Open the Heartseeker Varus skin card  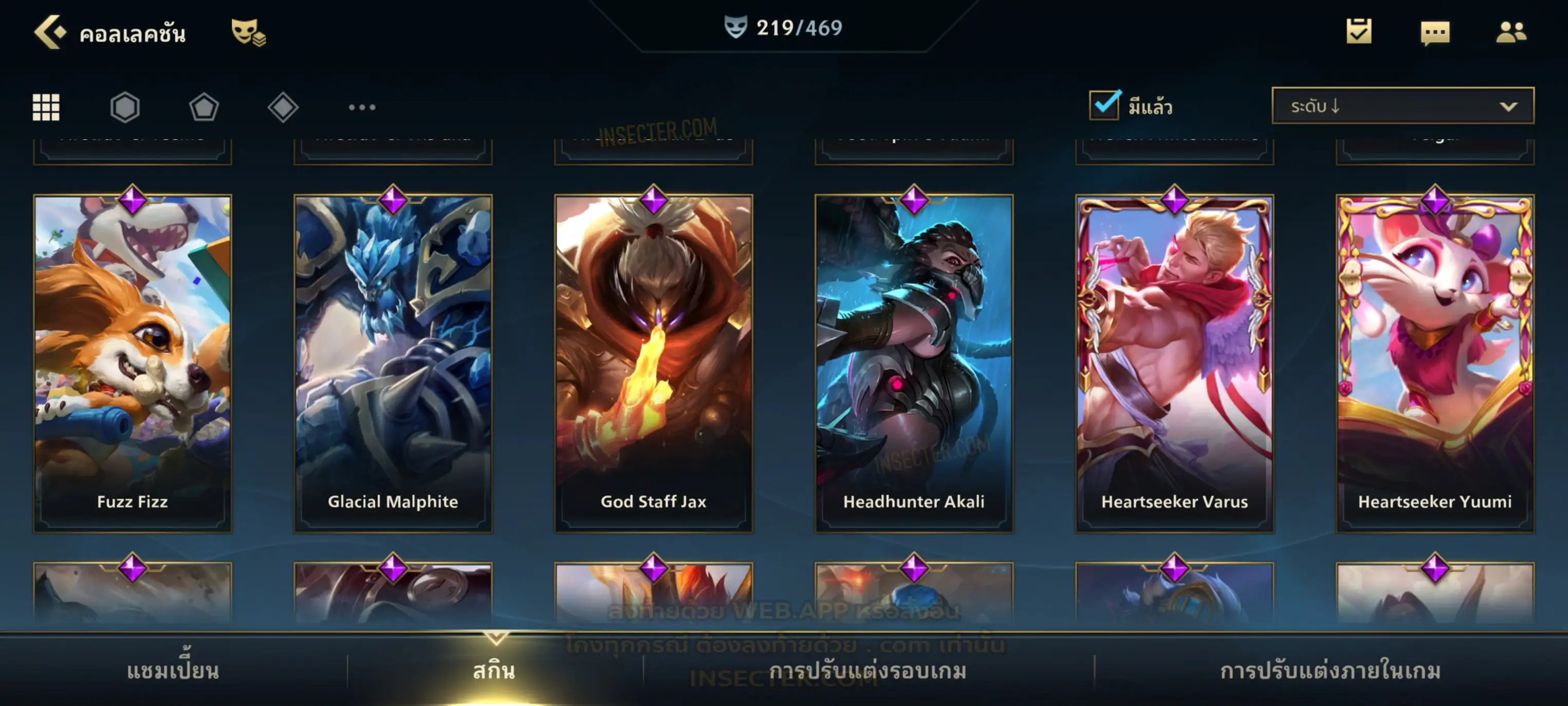click(x=1174, y=363)
